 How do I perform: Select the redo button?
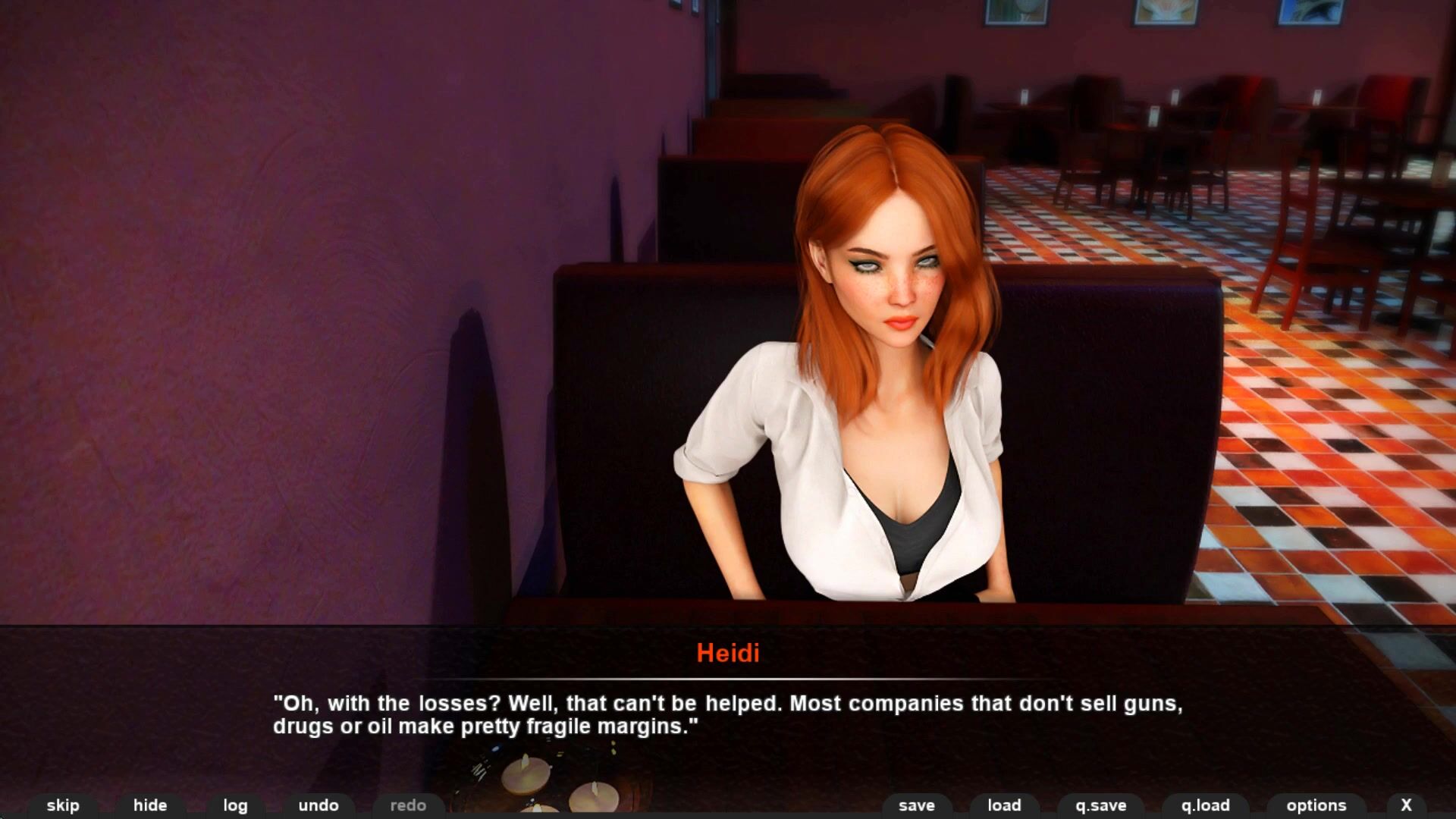(x=408, y=805)
